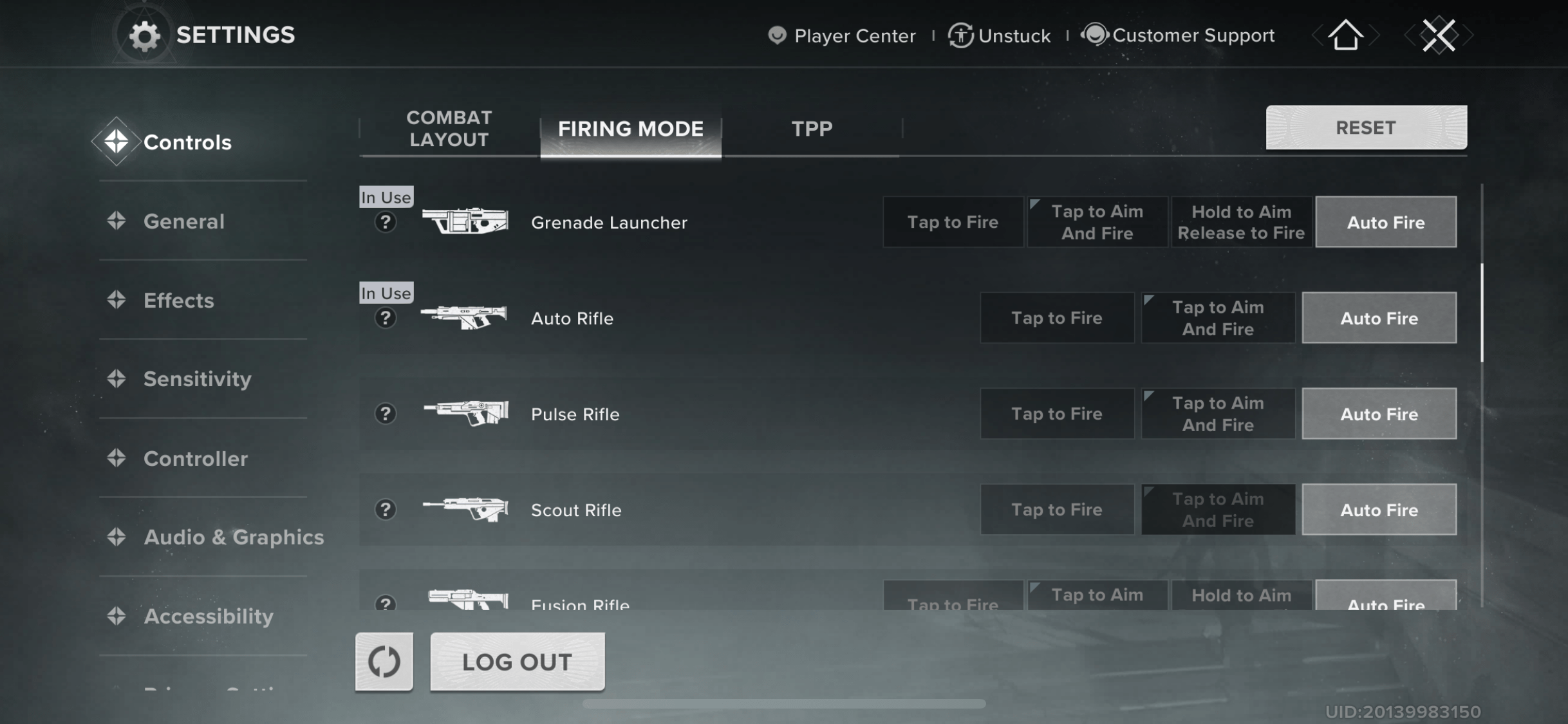Screen dimensions: 1568x724
Task: Set Grenade Launcher to Hold to Aim Release to Fire
Action: (x=1241, y=221)
